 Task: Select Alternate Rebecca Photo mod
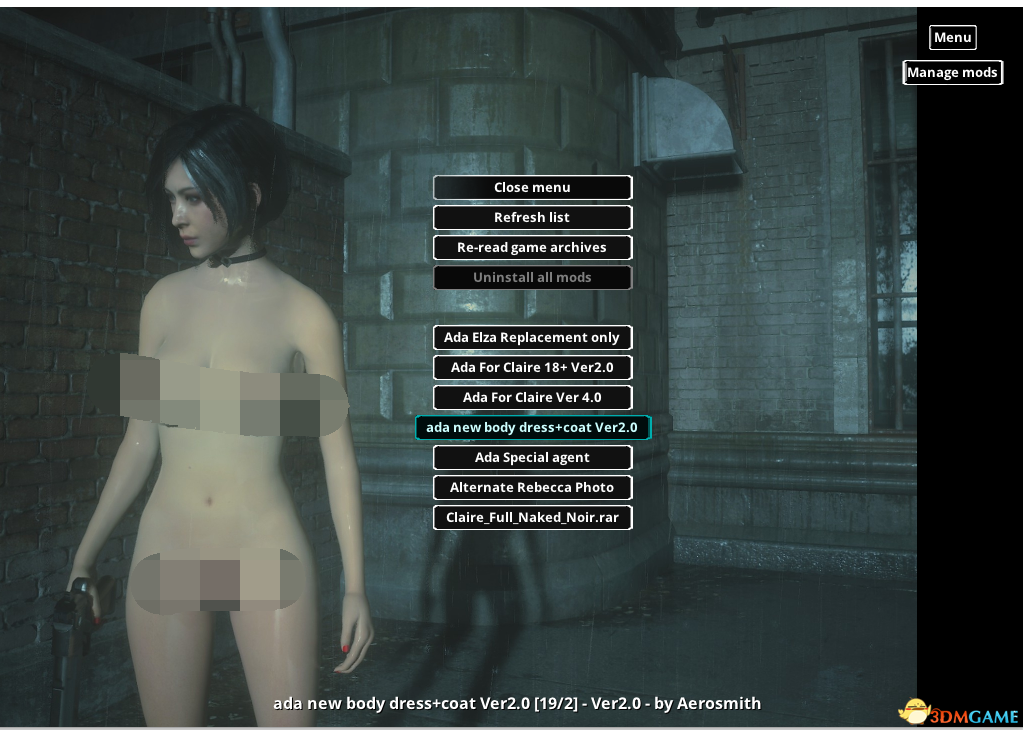tap(532, 487)
